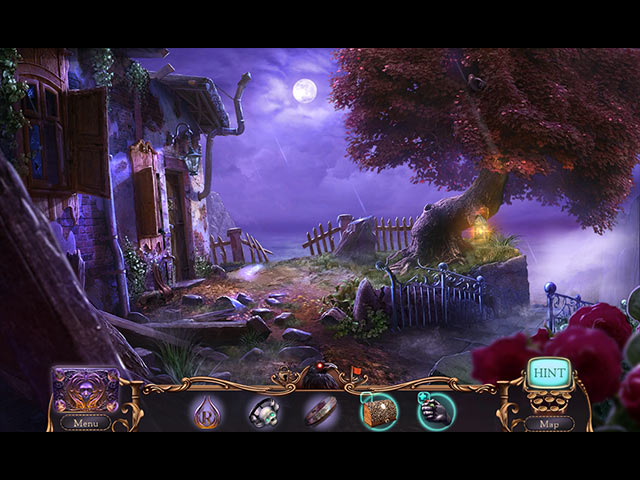Choose the ornate gold box item
This screenshot has width=640, height=480.
[378, 410]
